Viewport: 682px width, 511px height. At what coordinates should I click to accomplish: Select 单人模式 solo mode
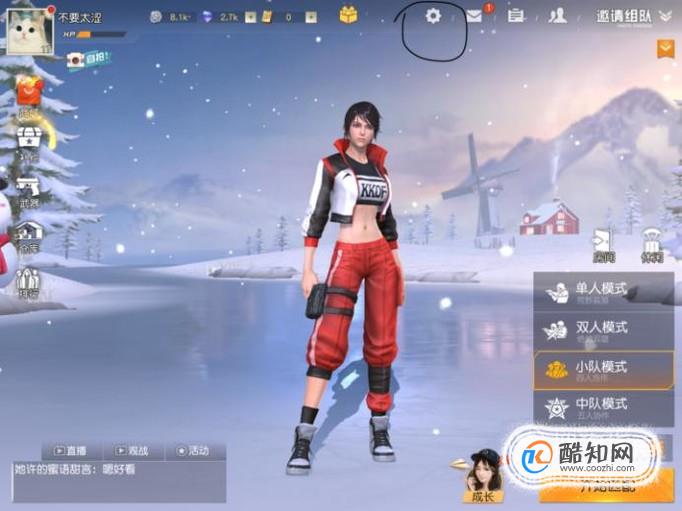[x=602, y=291]
